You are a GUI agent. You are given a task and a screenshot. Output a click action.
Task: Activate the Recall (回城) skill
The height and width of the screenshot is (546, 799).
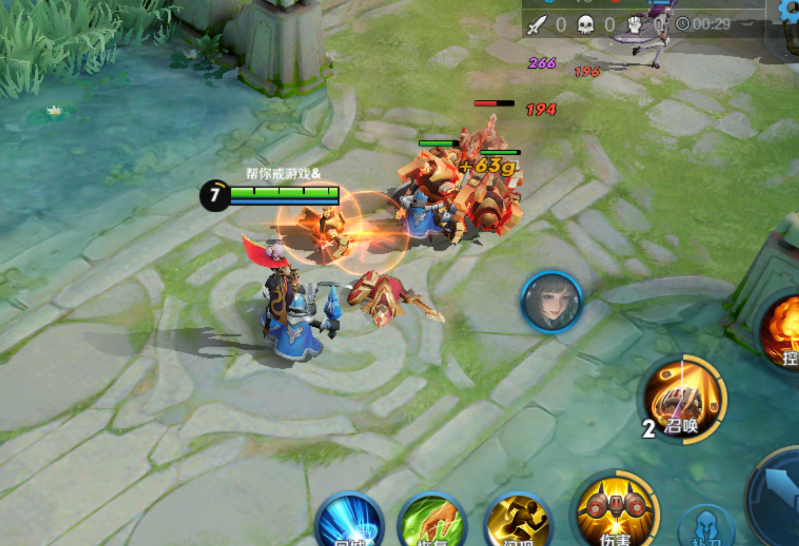click(x=349, y=524)
